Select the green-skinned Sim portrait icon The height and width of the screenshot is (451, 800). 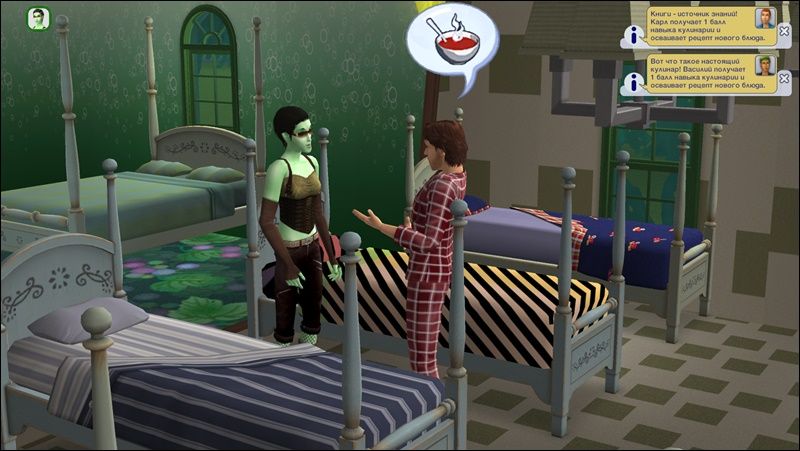click(x=38, y=19)
